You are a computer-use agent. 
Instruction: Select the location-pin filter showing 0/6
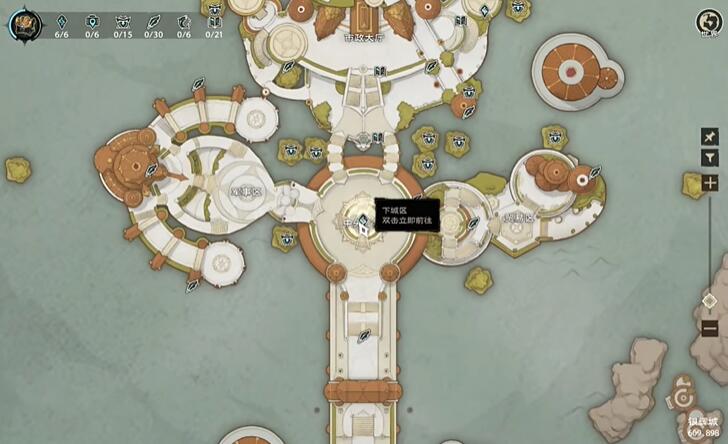click(x=92, y=20)
